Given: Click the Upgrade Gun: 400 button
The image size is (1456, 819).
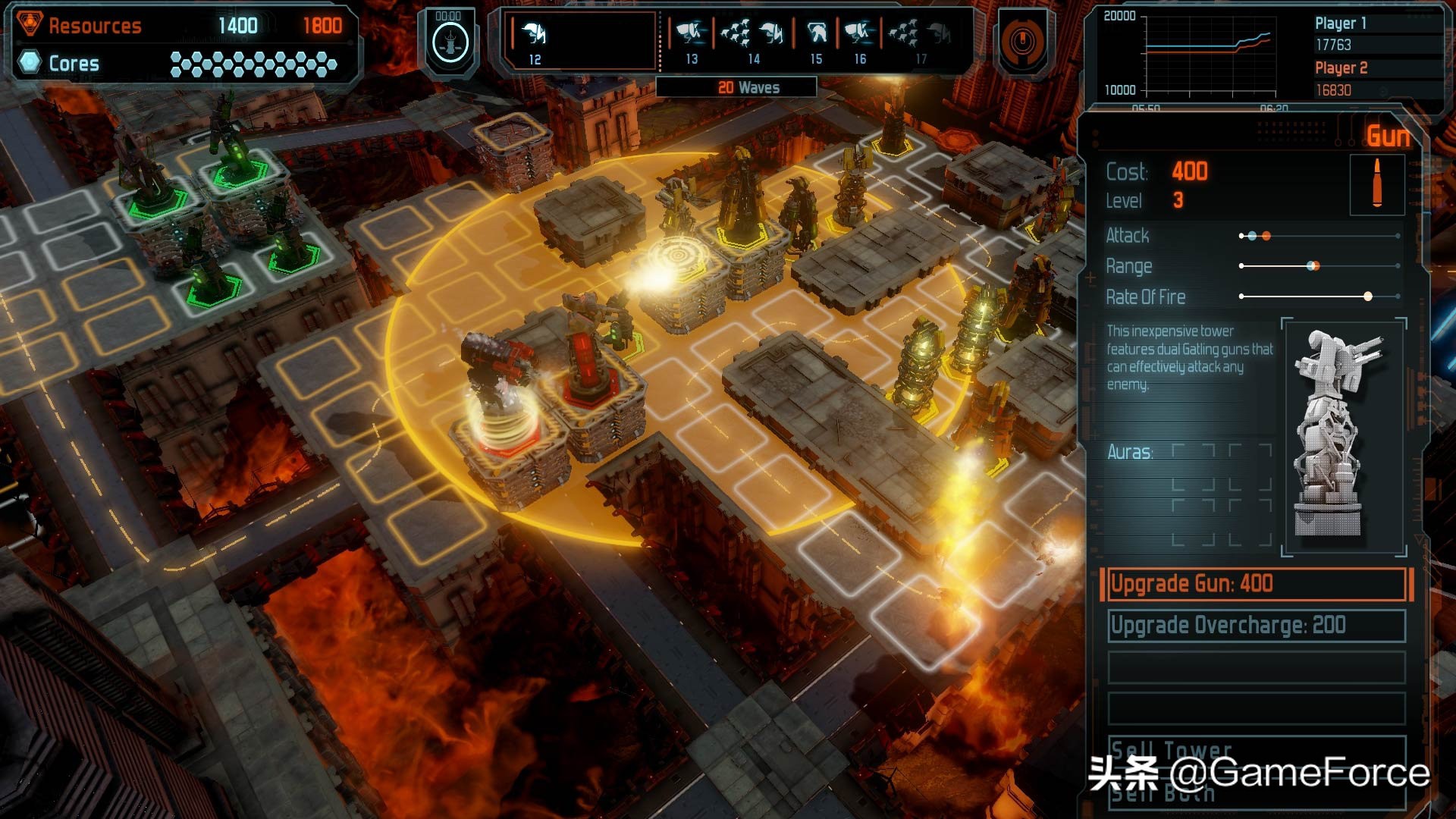Looking at the screenshot, I should 1255,583.
